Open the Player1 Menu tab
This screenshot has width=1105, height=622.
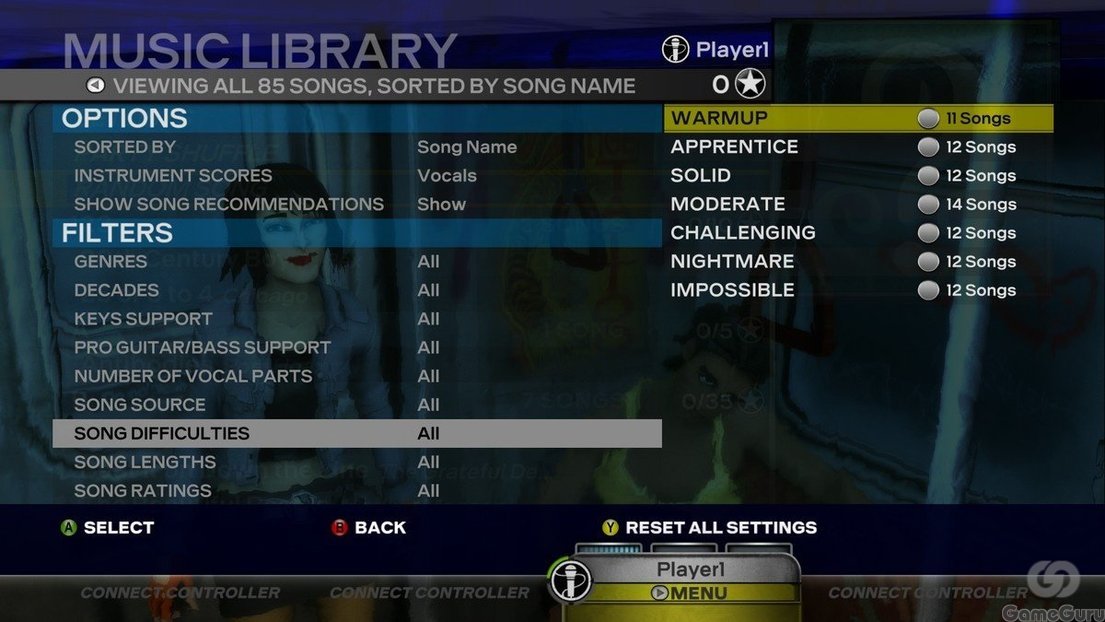(x=690, y=592)
